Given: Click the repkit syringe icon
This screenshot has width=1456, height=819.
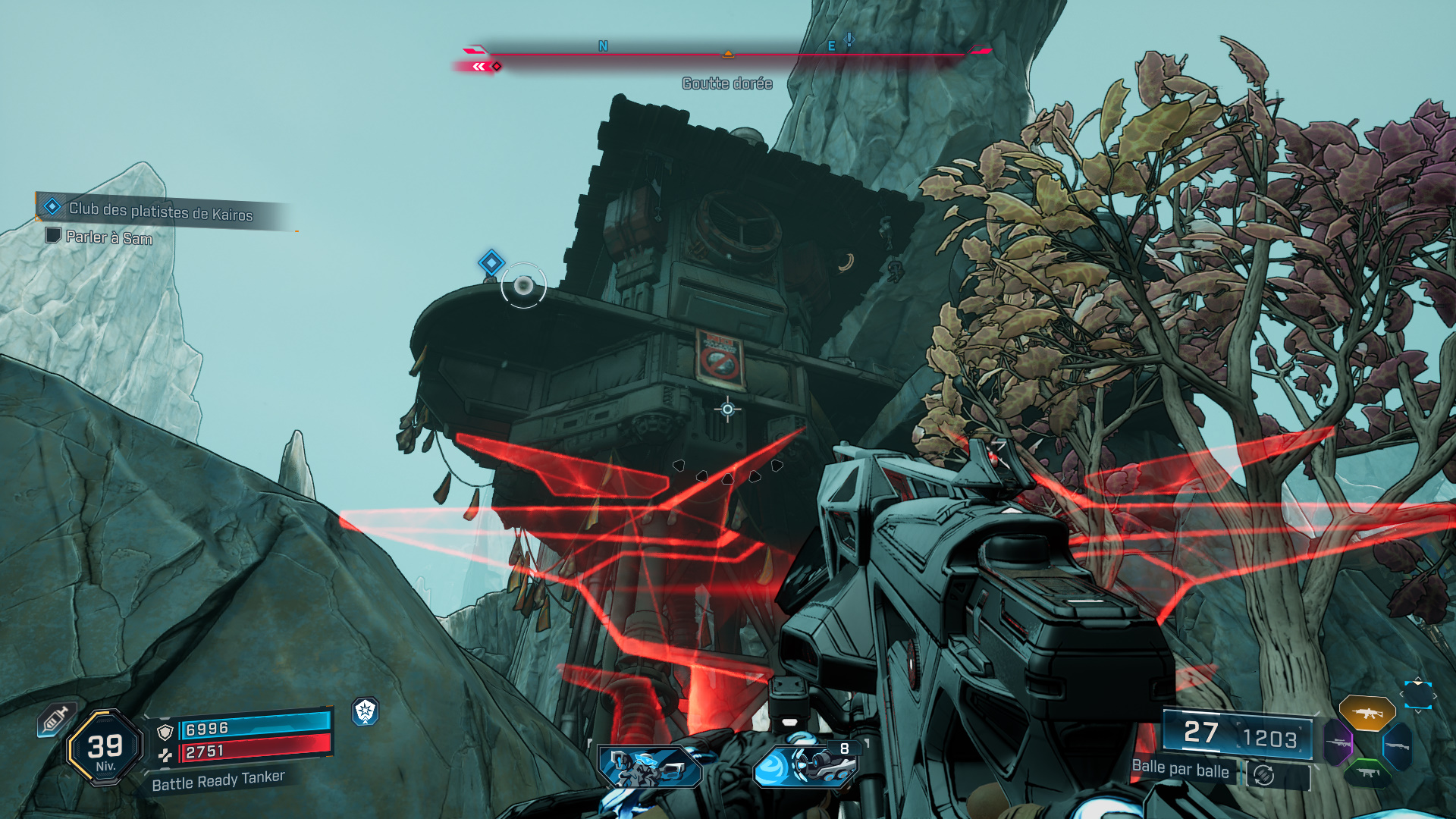Looking at the screenshot, I should click(55, 720).
